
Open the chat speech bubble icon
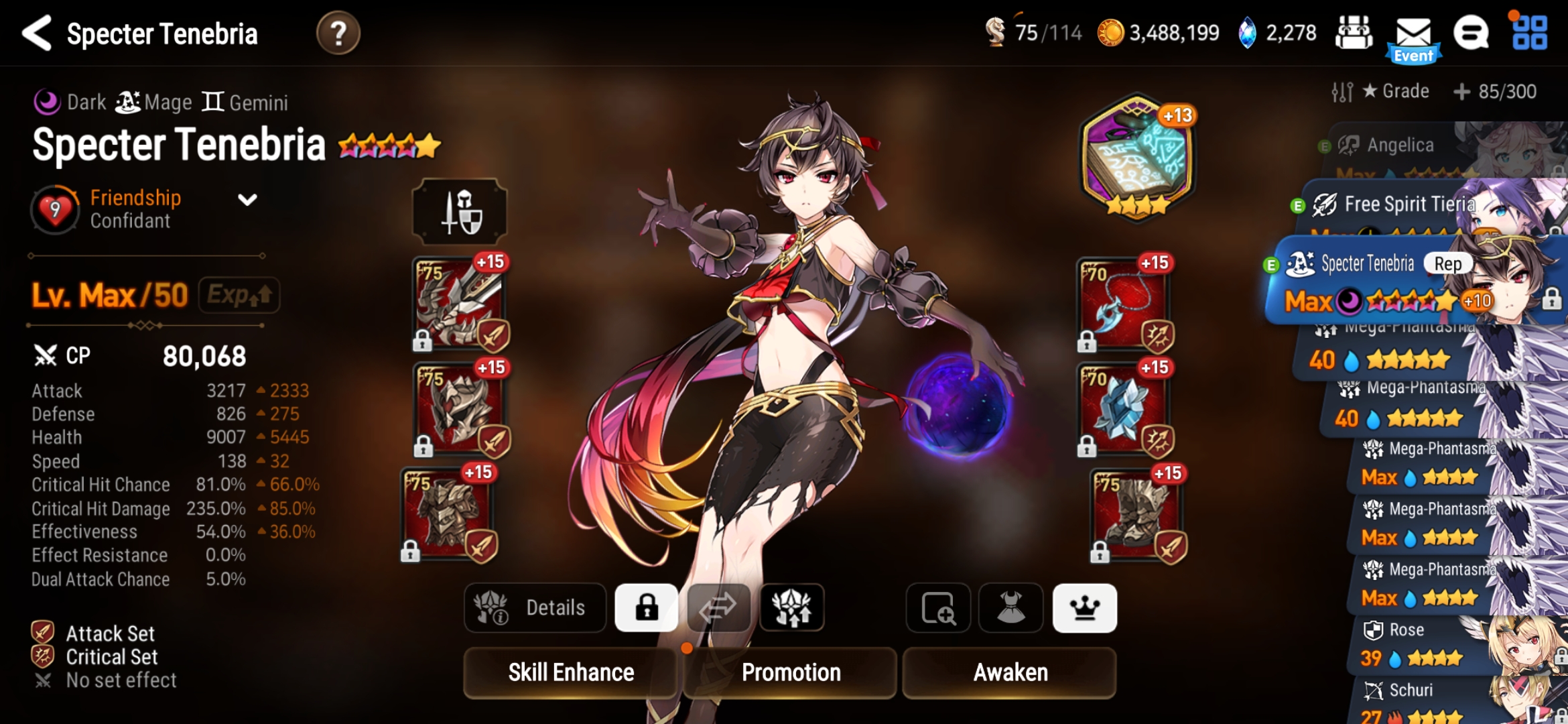click(1471, 33)
